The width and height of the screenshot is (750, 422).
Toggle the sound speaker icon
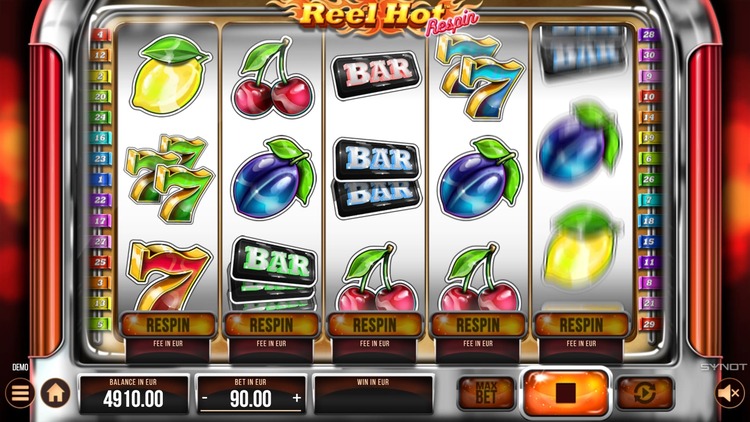(731, 393)
